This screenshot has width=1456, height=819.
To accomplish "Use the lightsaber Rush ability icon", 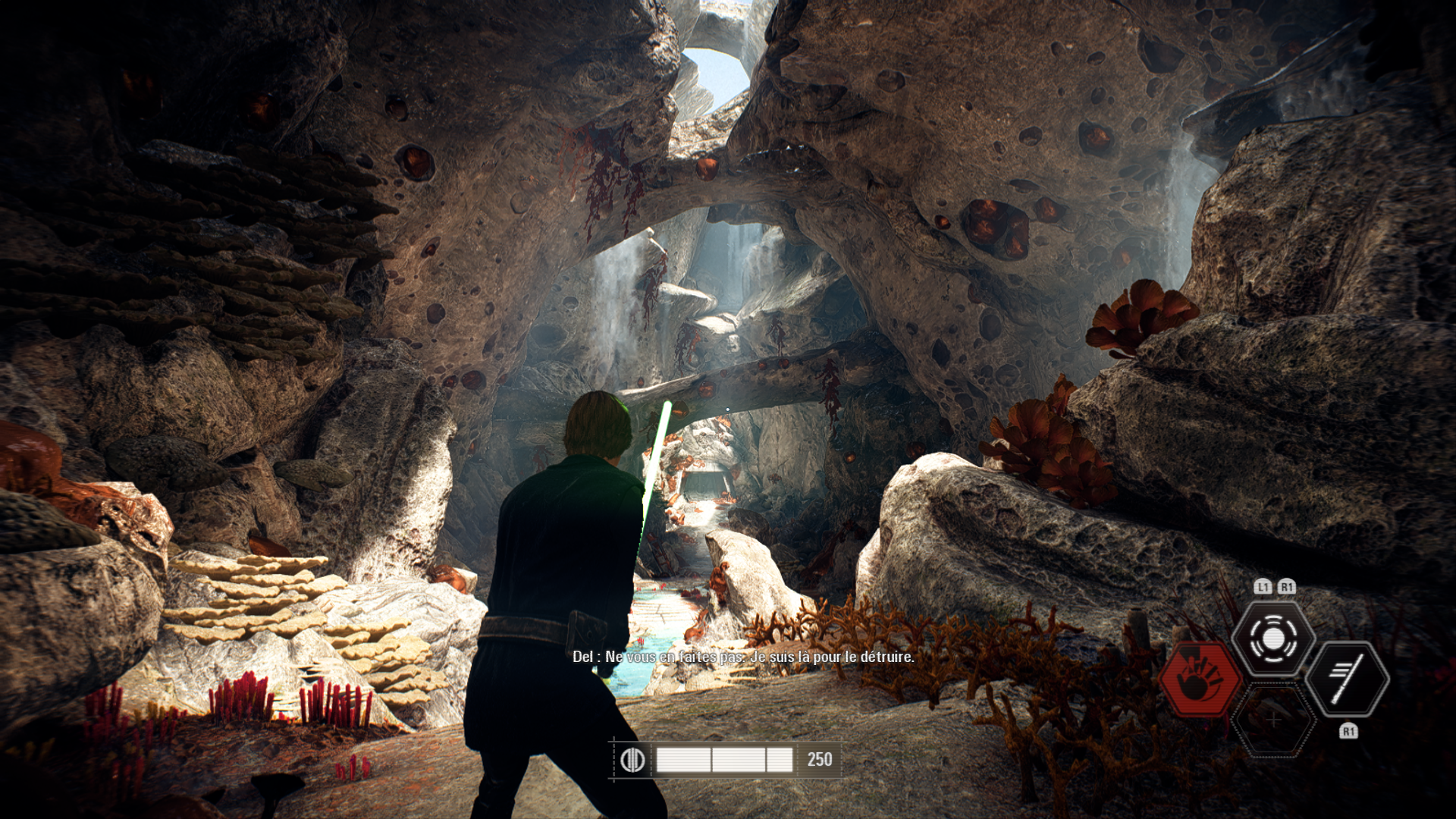I will click(x=1347, y=678).
